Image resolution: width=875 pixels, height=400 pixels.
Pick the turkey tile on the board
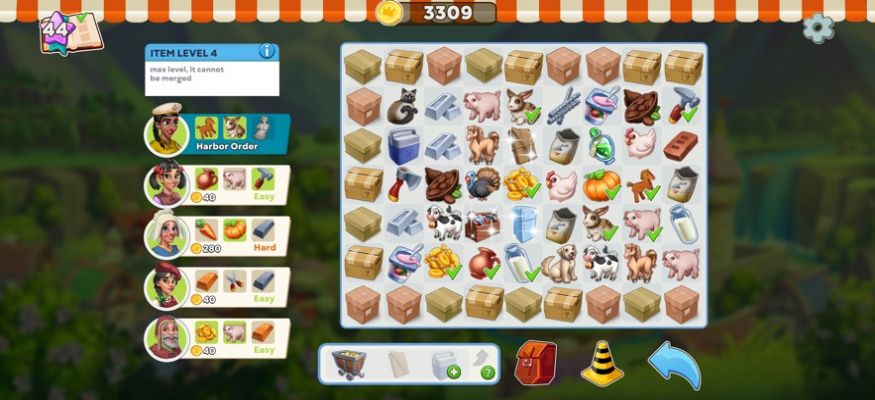pyautogui.click(x=483, y=184)
